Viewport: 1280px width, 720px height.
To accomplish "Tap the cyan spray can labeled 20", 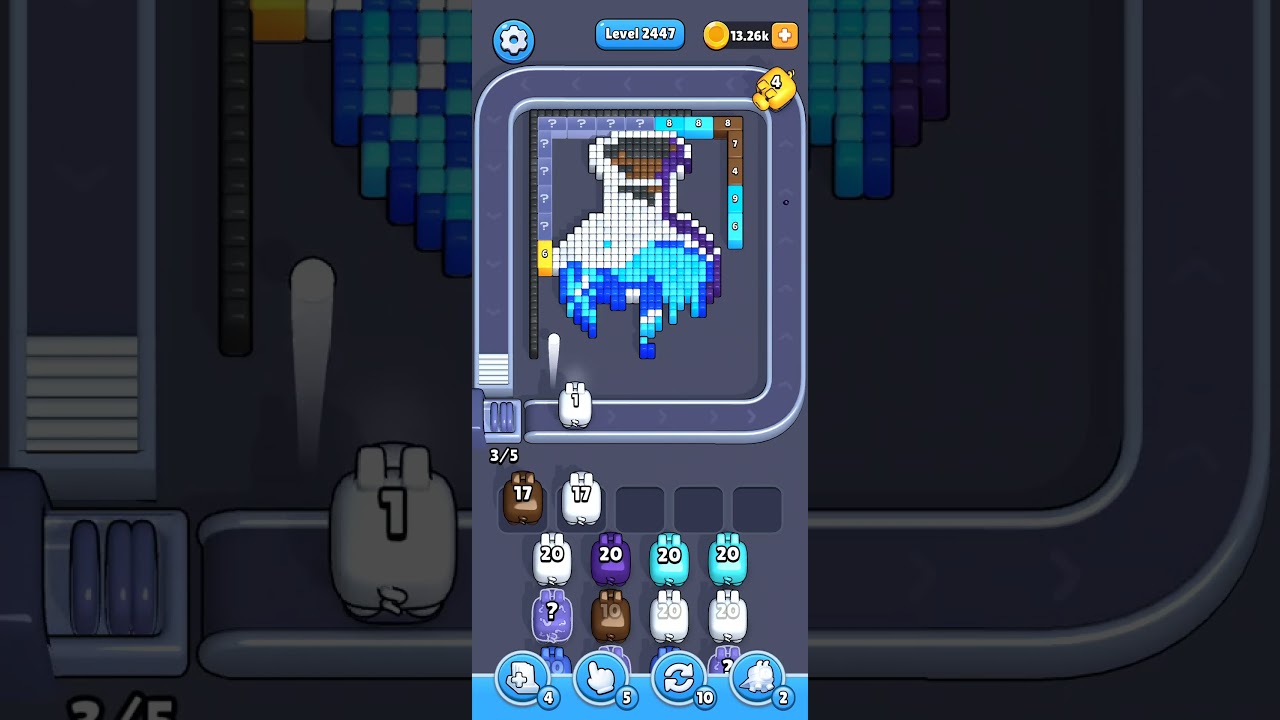I will 669,556.
